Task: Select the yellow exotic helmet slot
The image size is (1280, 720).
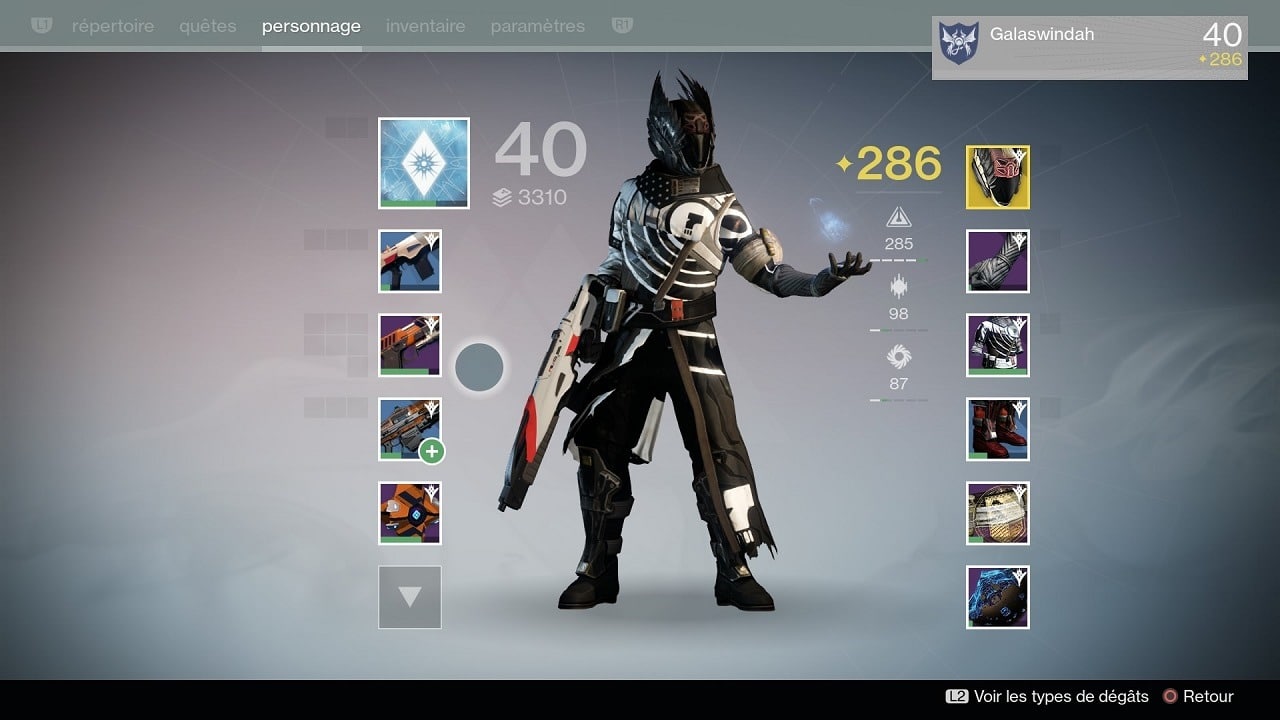Action: pos(998,177)
